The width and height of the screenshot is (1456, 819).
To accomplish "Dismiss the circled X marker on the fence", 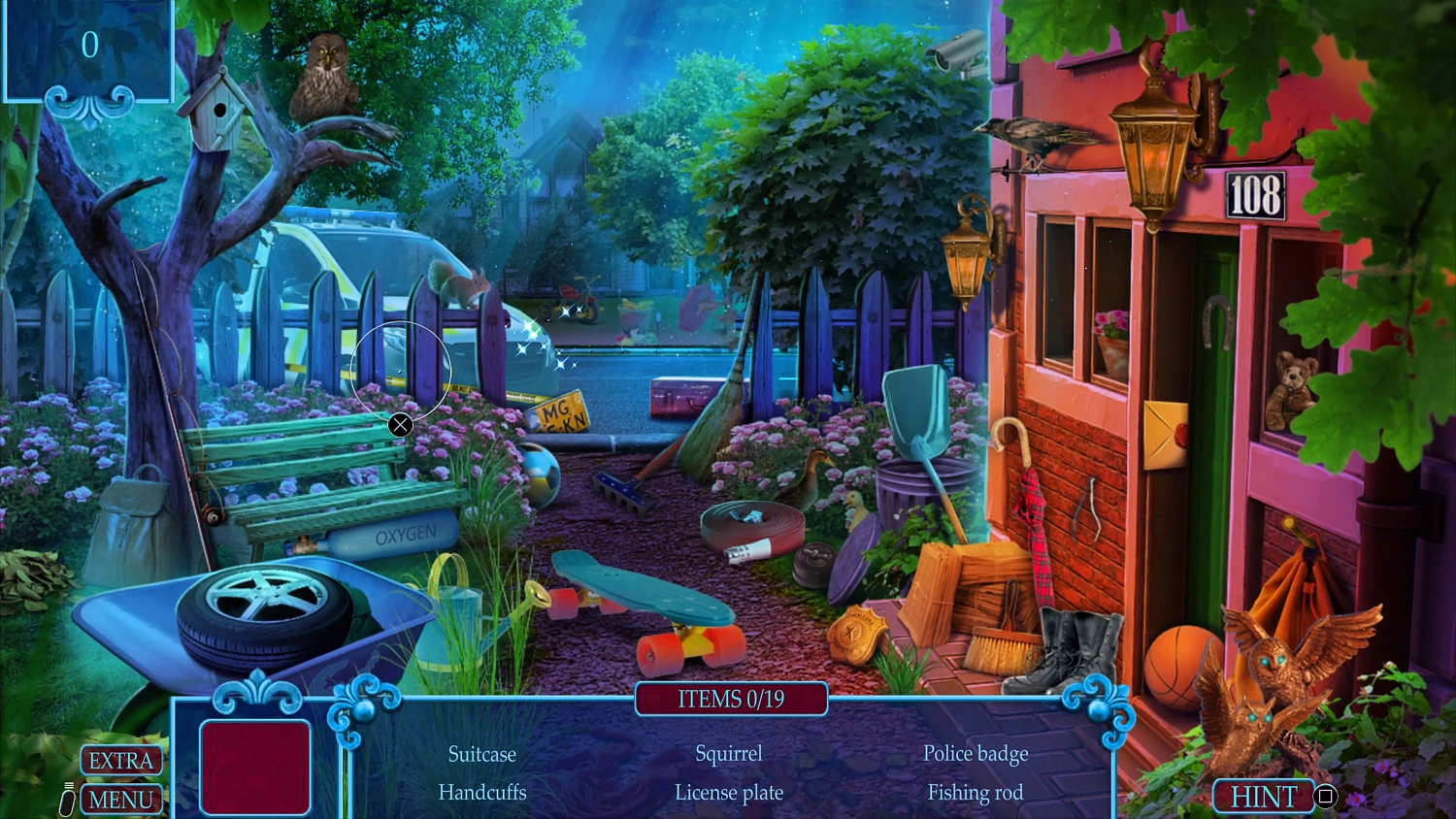I will click(400, 425).
